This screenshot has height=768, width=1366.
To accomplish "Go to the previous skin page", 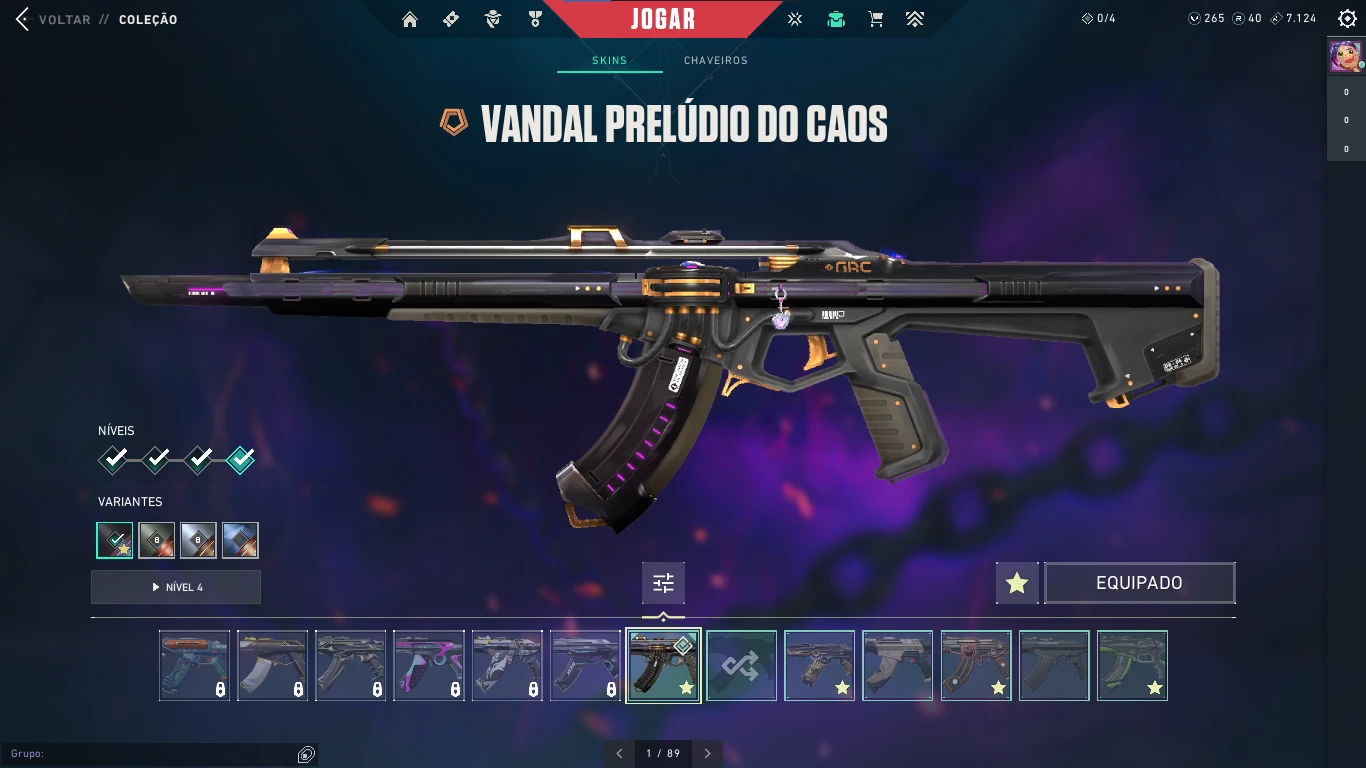I will tap(619, 753).
